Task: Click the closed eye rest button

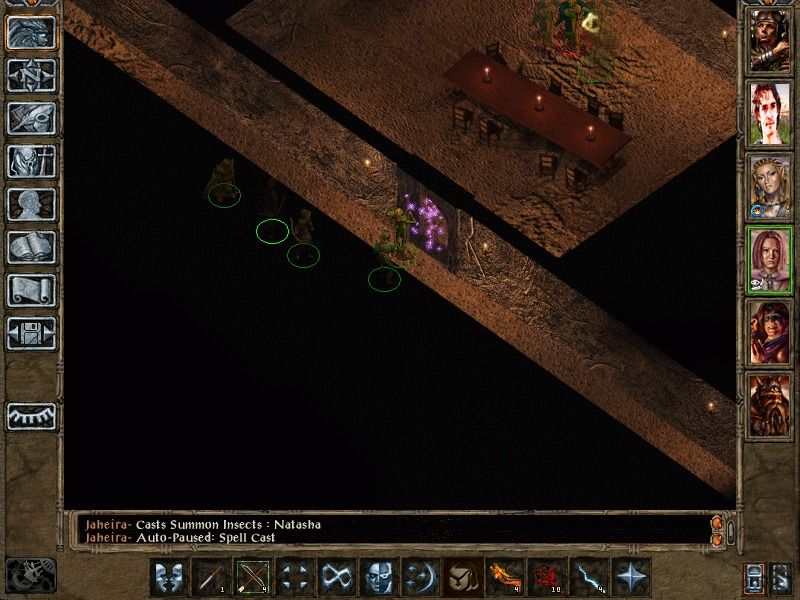Action: pos(32,414)
